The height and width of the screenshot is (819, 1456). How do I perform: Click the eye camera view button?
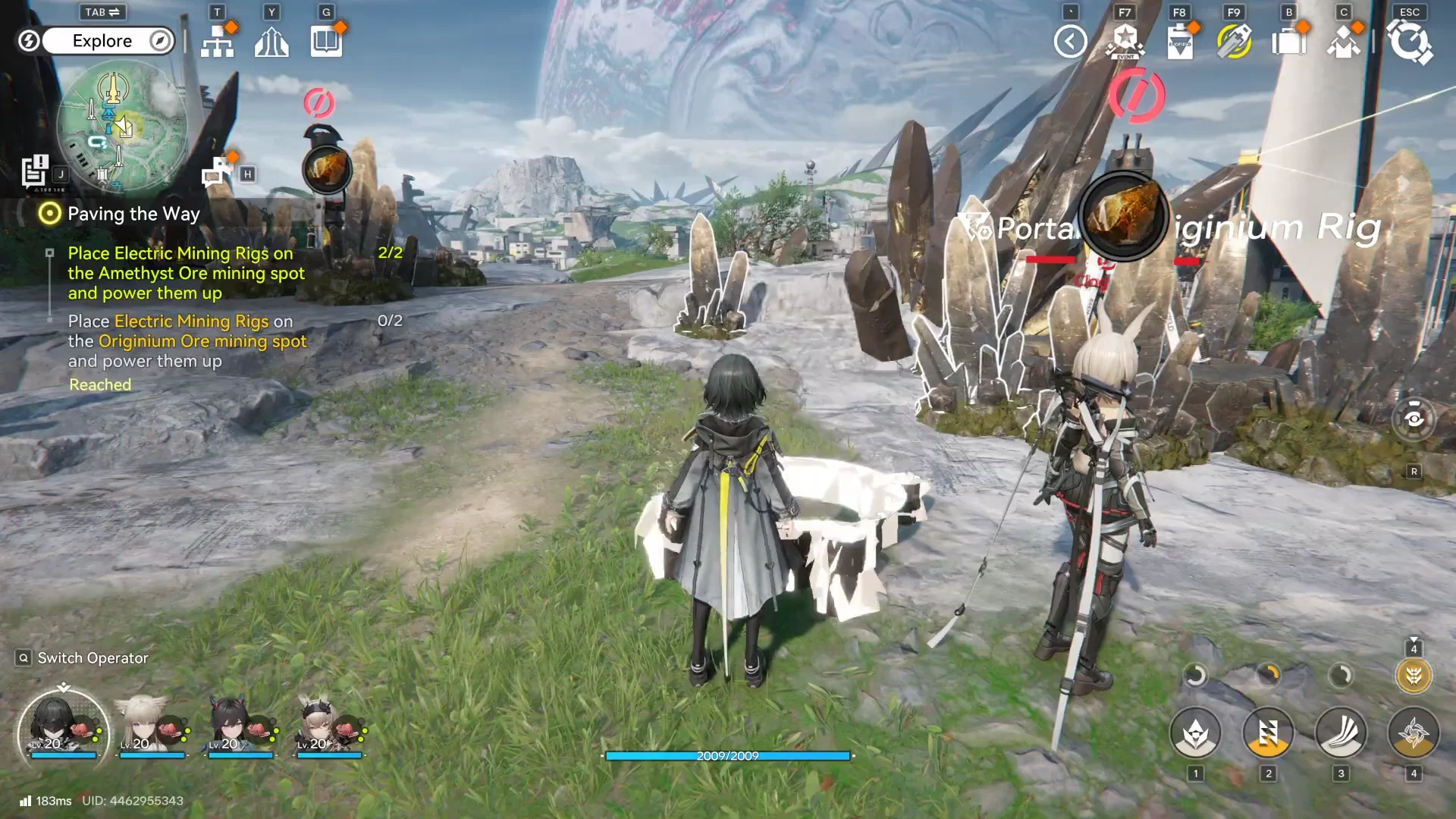[x=1414, y=419]
